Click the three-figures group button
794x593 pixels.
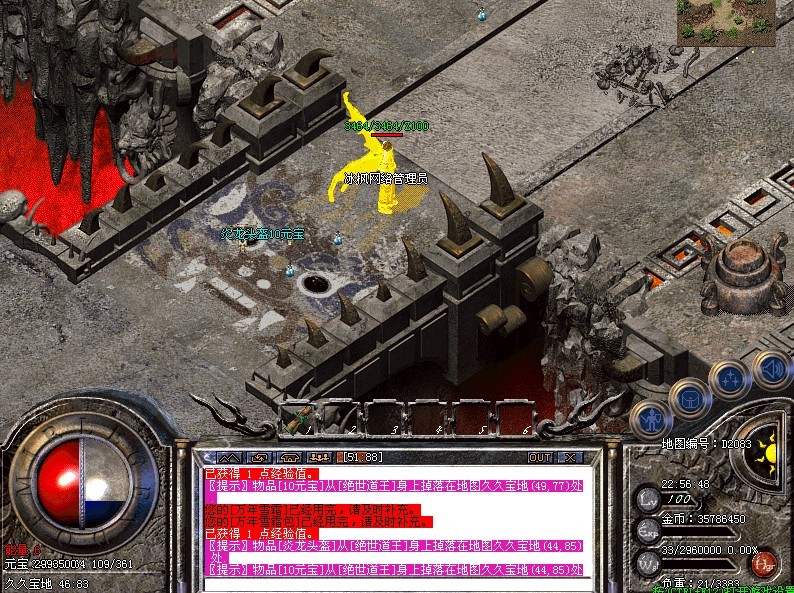pyautogui.click(x=322, y=457)
